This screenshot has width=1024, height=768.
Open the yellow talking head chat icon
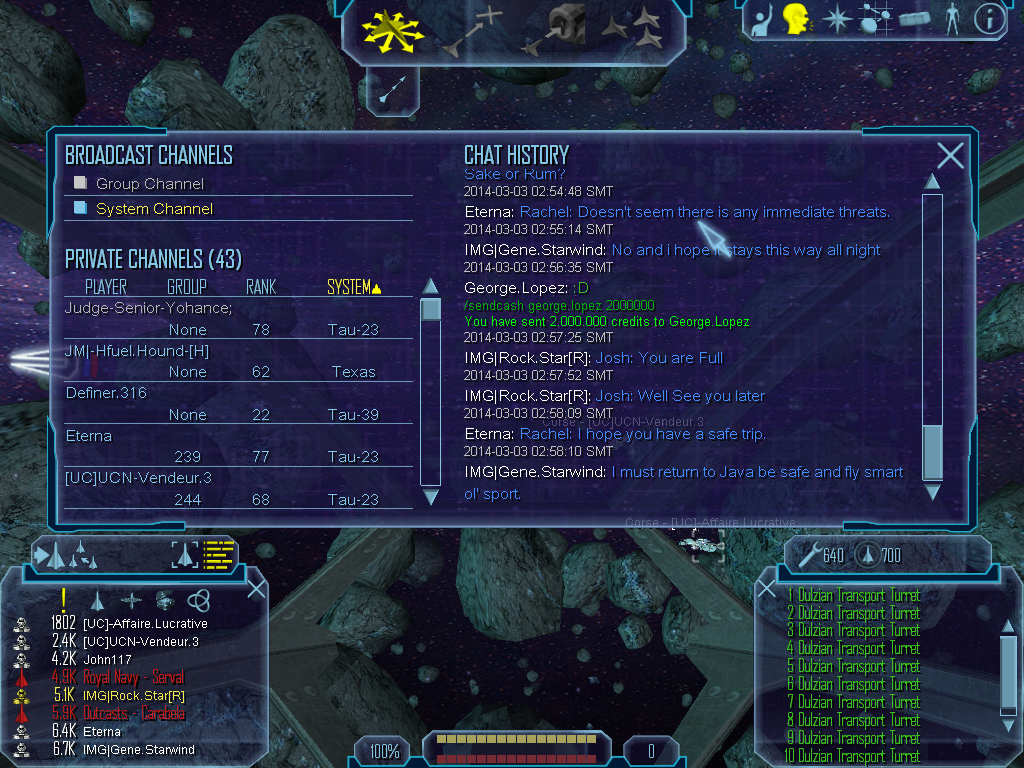tap(795, 19)
